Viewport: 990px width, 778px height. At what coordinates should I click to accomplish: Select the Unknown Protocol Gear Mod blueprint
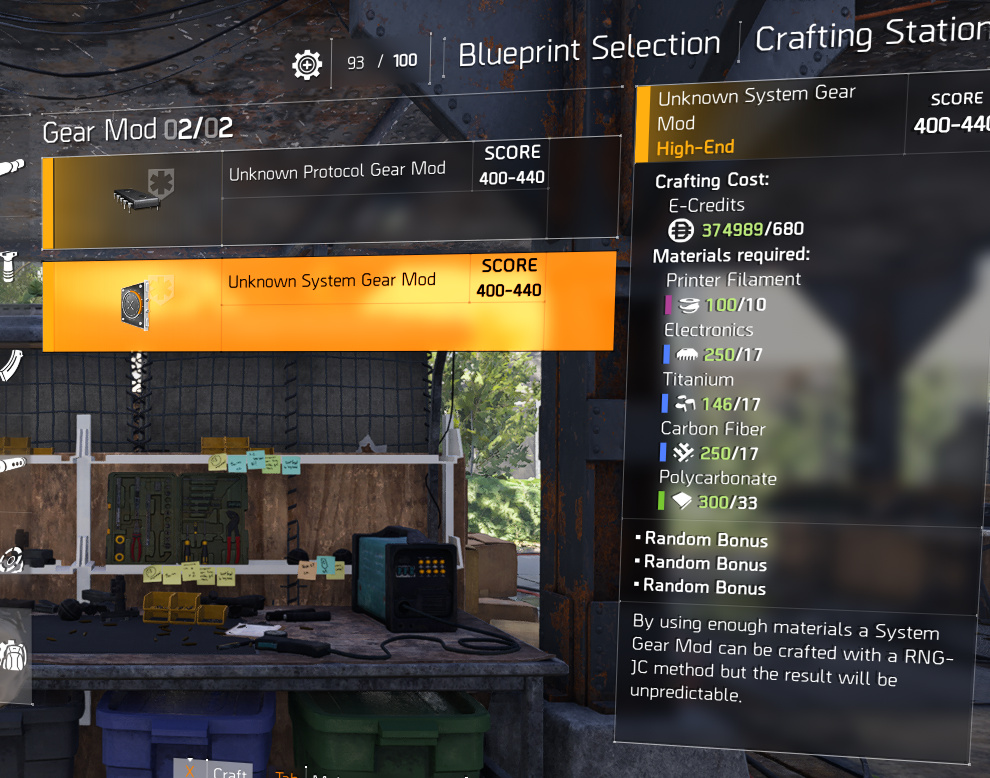(335, 191)
